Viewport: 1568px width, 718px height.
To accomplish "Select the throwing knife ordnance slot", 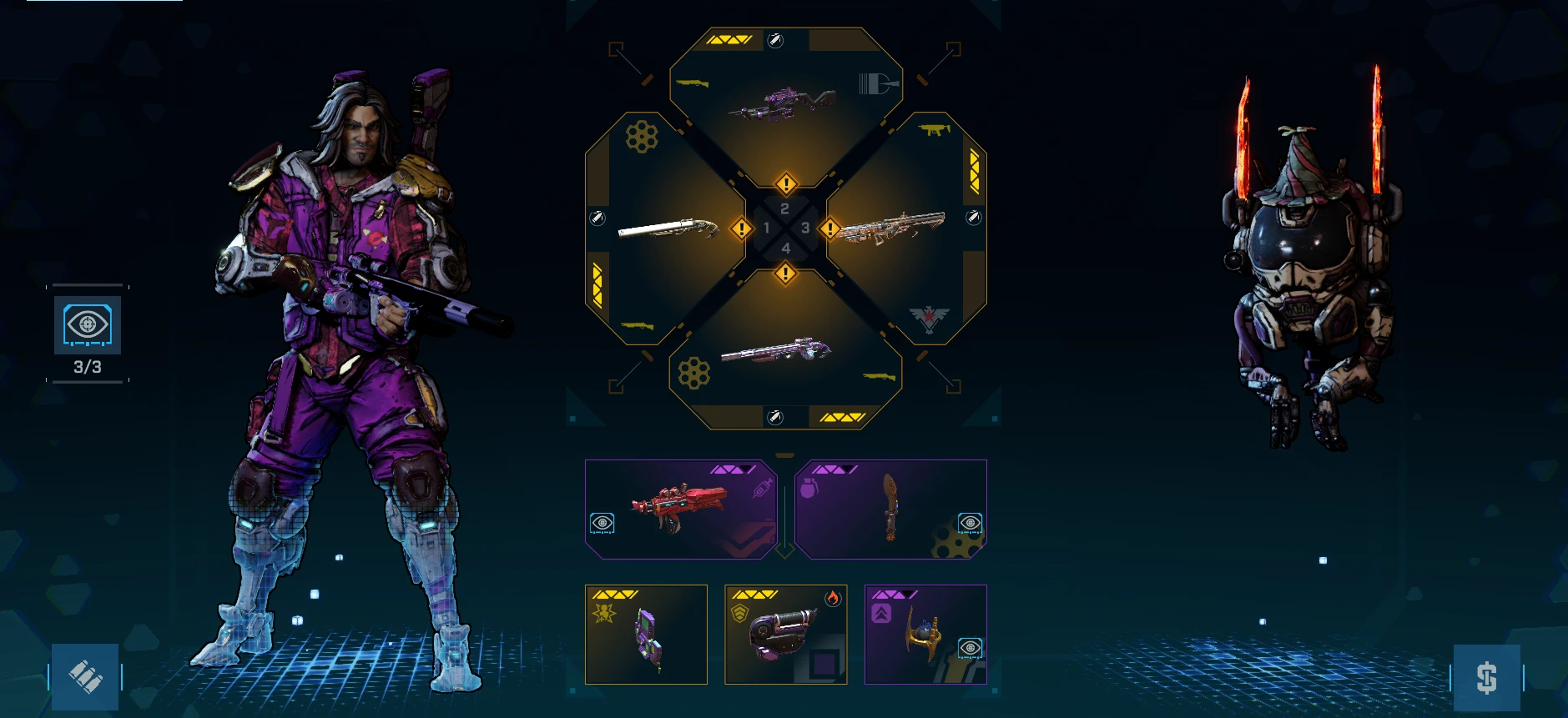I will pyautogui.click(x=890, y=509).
